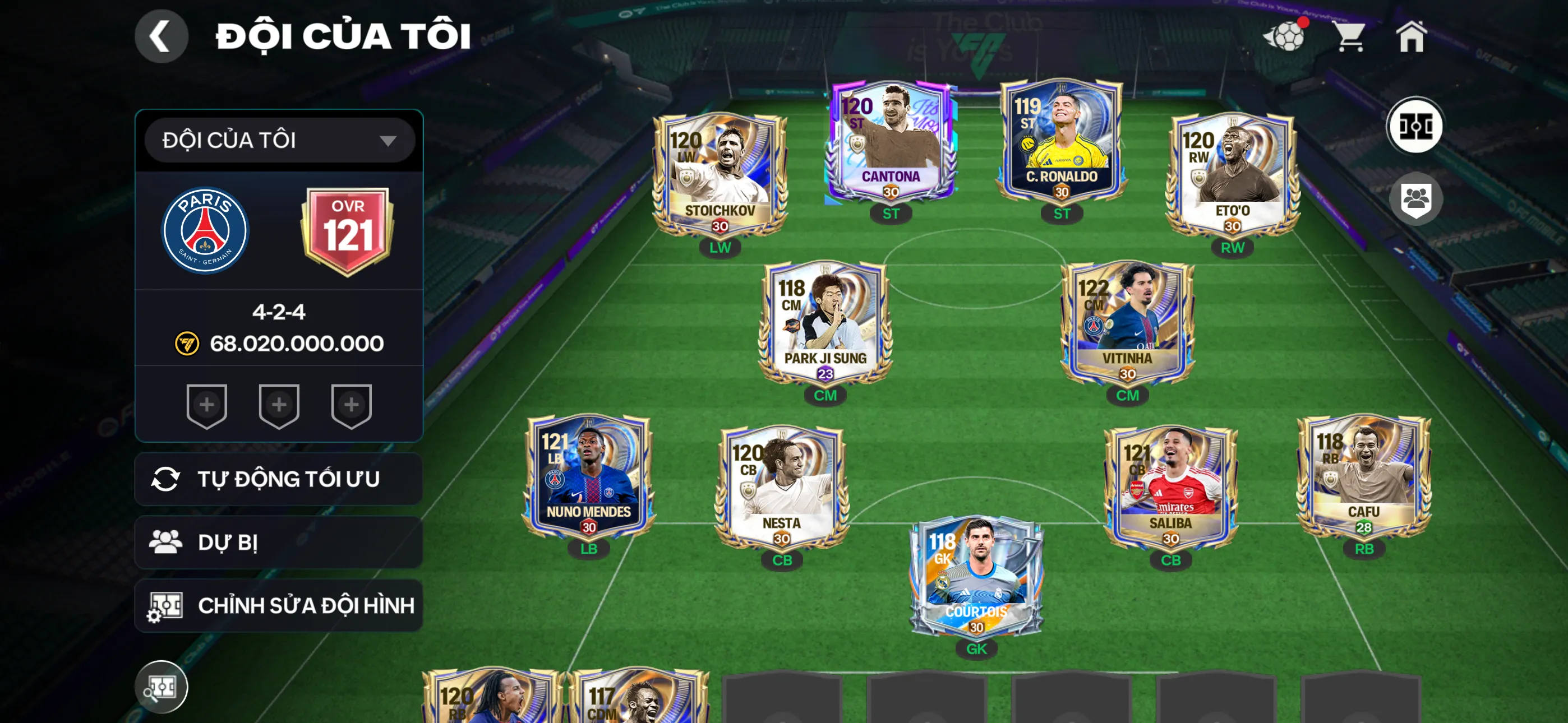Select the Park Ji Sung midfielder card

[x=825, y=324]
